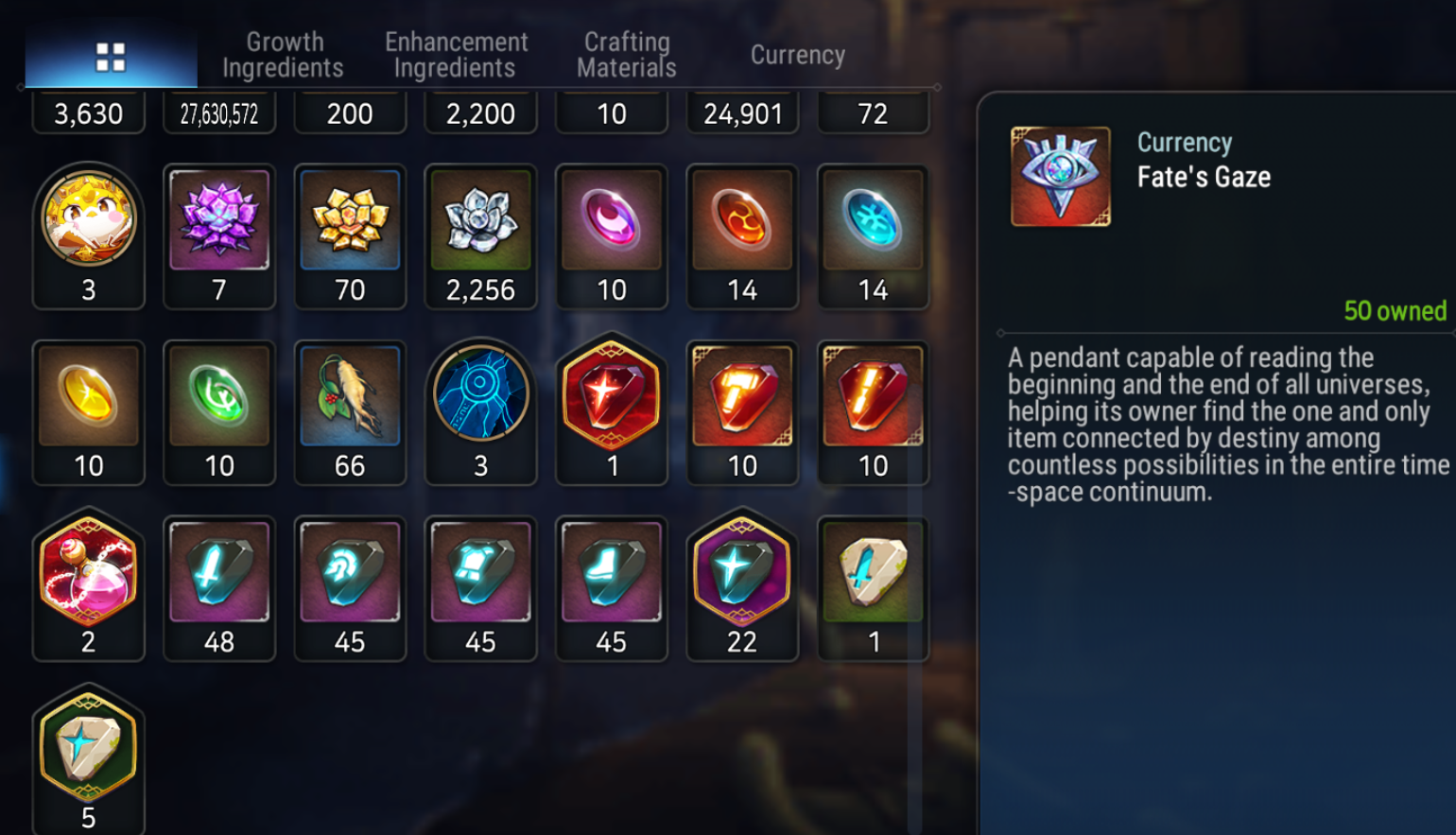
Task: Select the beige sword stone on green
Action: coord(873,573)
